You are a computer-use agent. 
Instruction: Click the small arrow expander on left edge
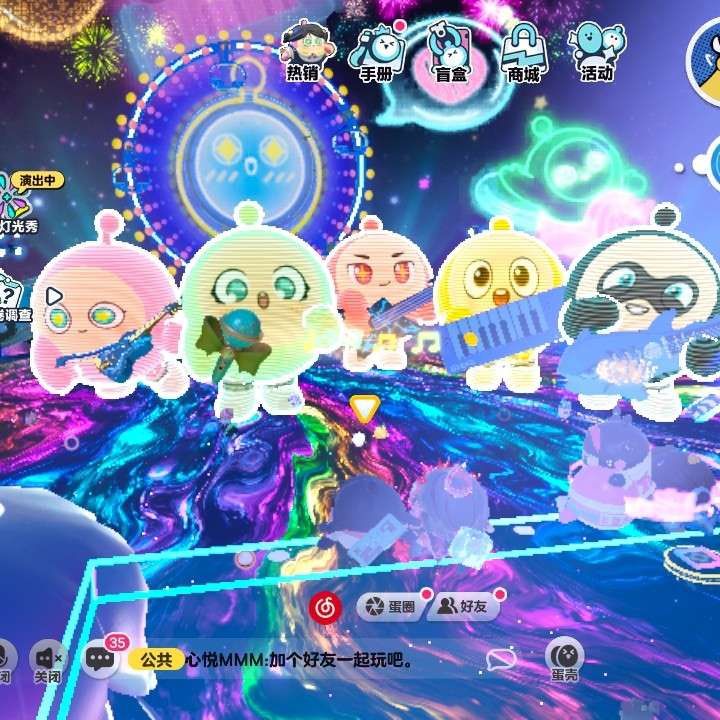(54, 296)
